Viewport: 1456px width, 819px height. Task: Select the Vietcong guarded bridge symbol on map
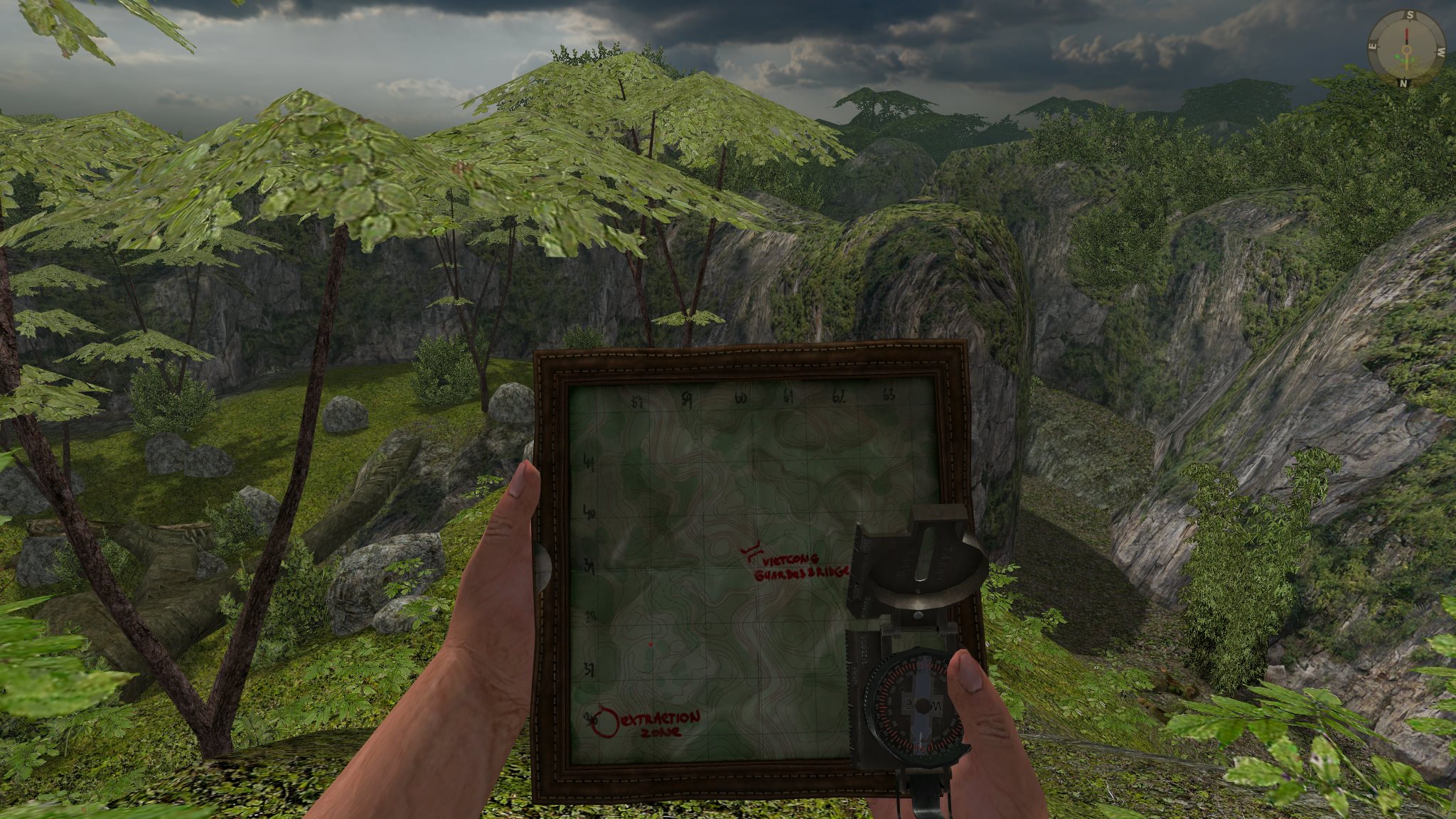[x=751, y=550]
